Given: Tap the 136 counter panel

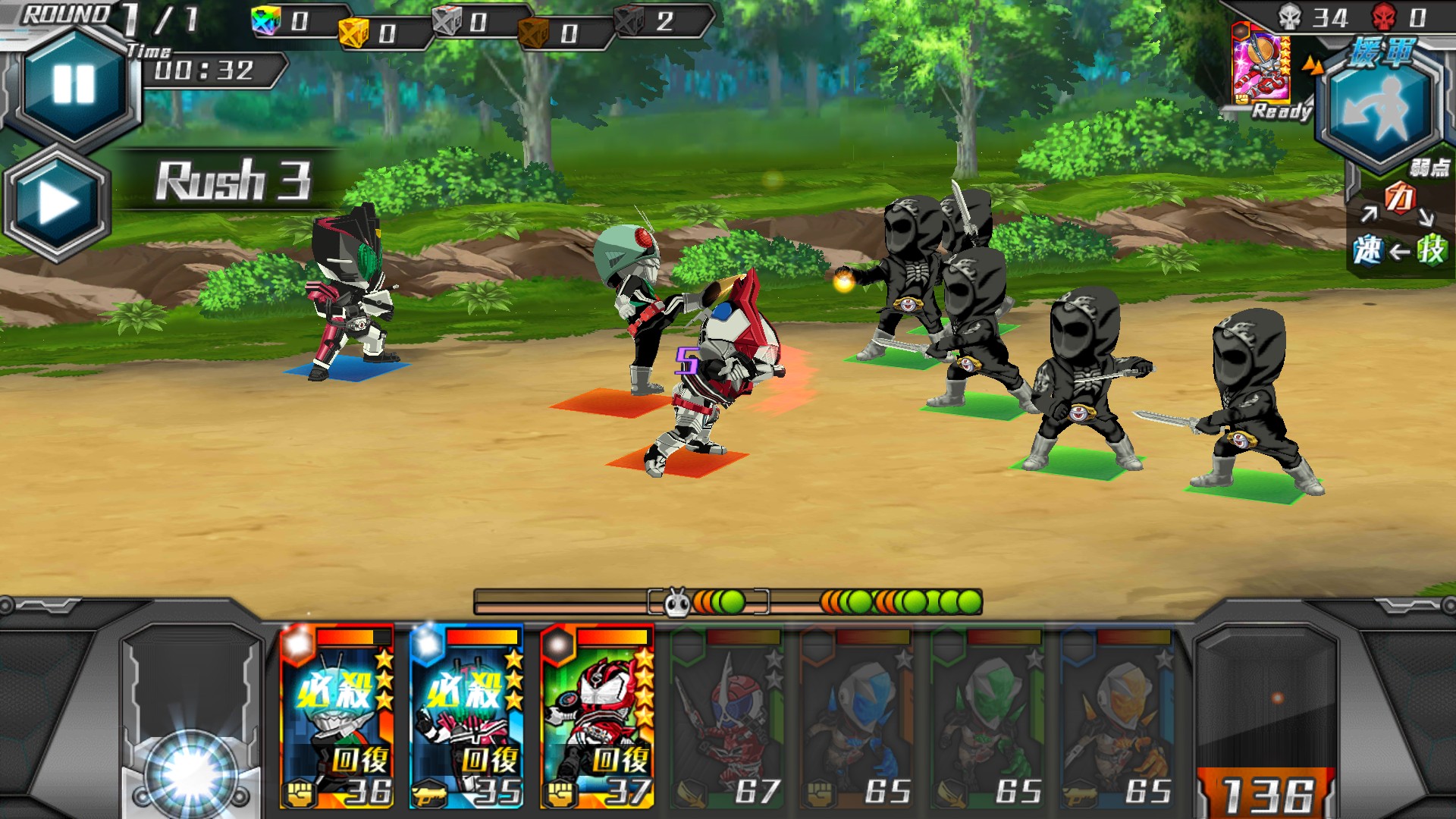Looking at the screenshot, I should point(1266,793).
